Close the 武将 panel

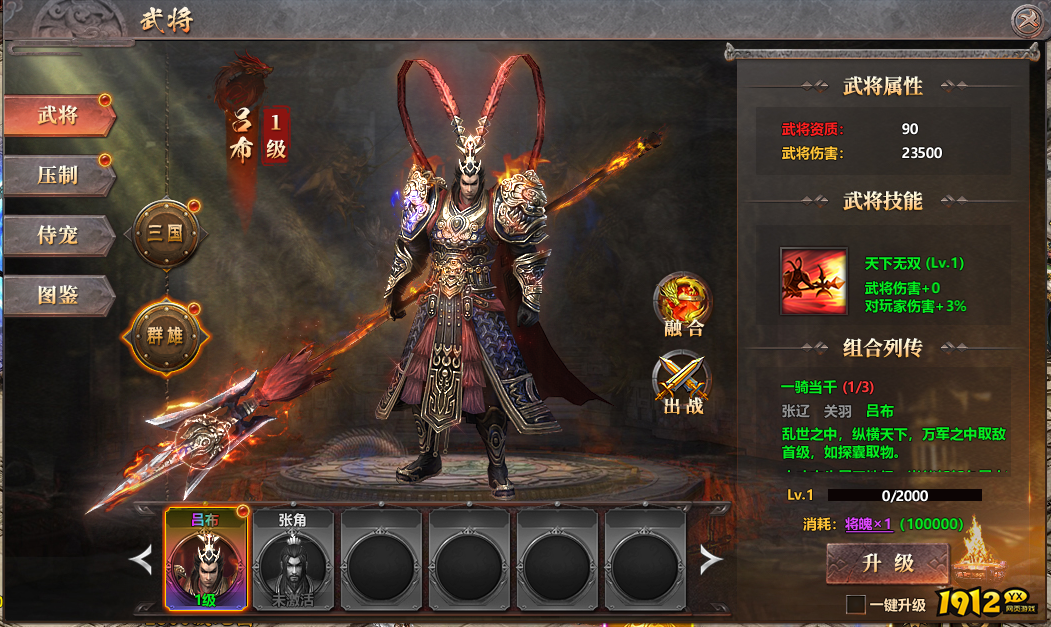click(1027, 20)
